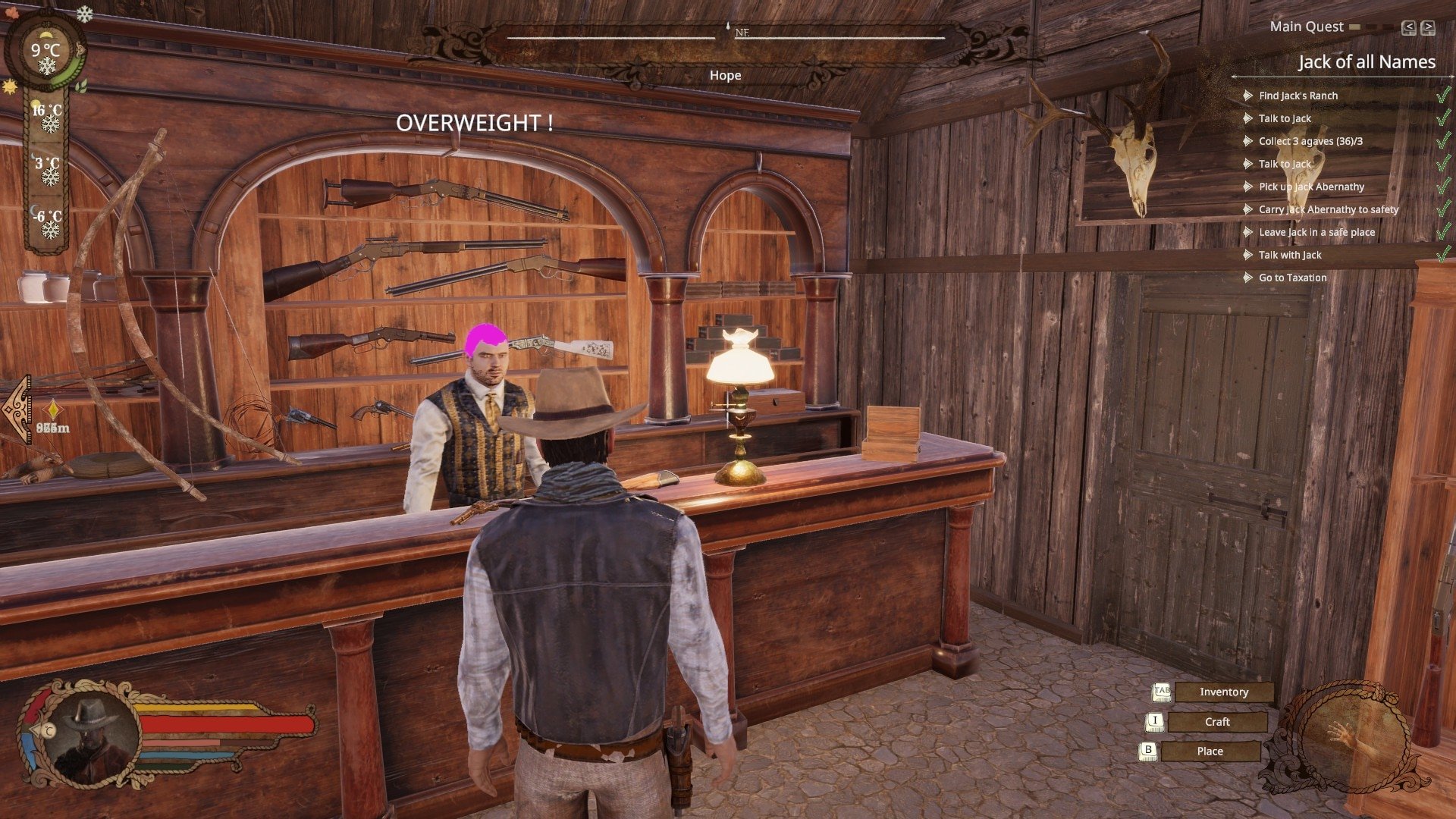Open the Inventory button
This screenshot has height=819, width=1456.
coord(1223,692)
